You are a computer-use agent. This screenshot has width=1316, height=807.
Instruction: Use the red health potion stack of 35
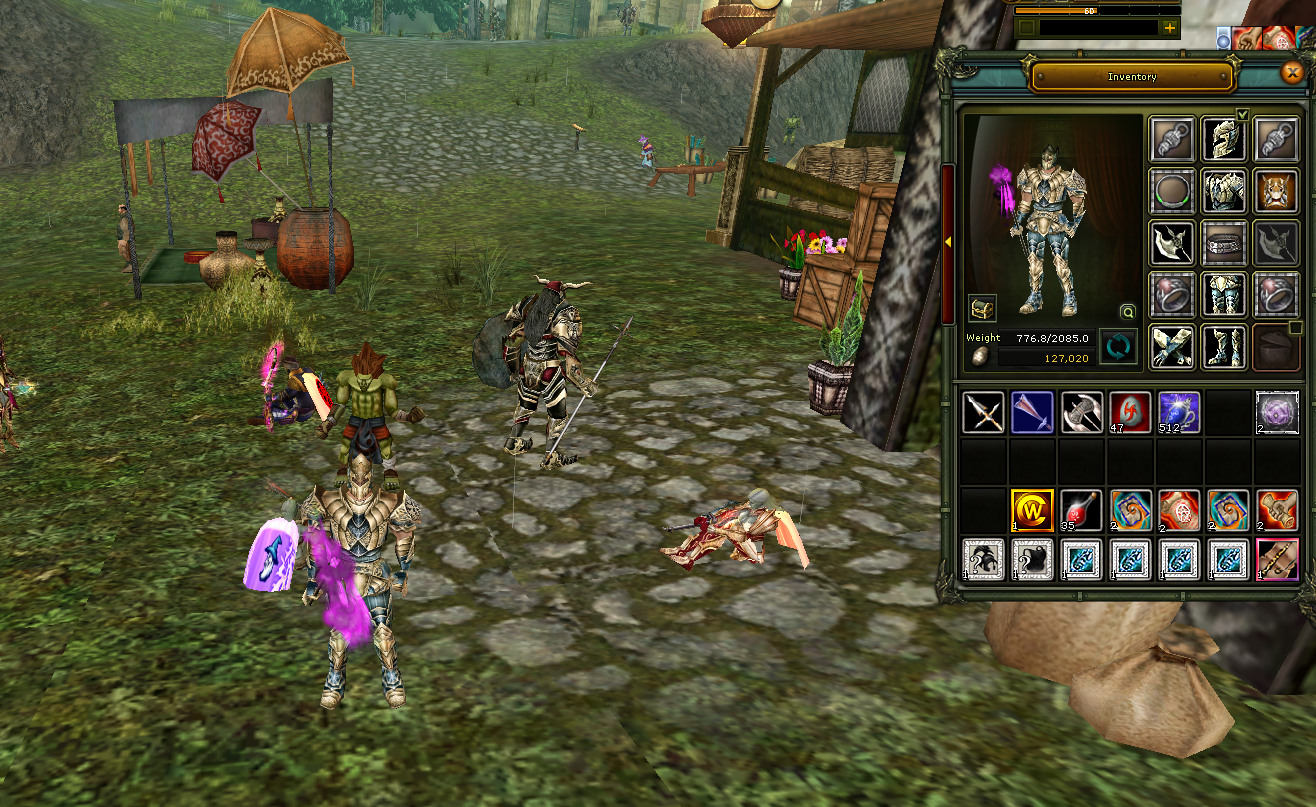coord(1081,510)
